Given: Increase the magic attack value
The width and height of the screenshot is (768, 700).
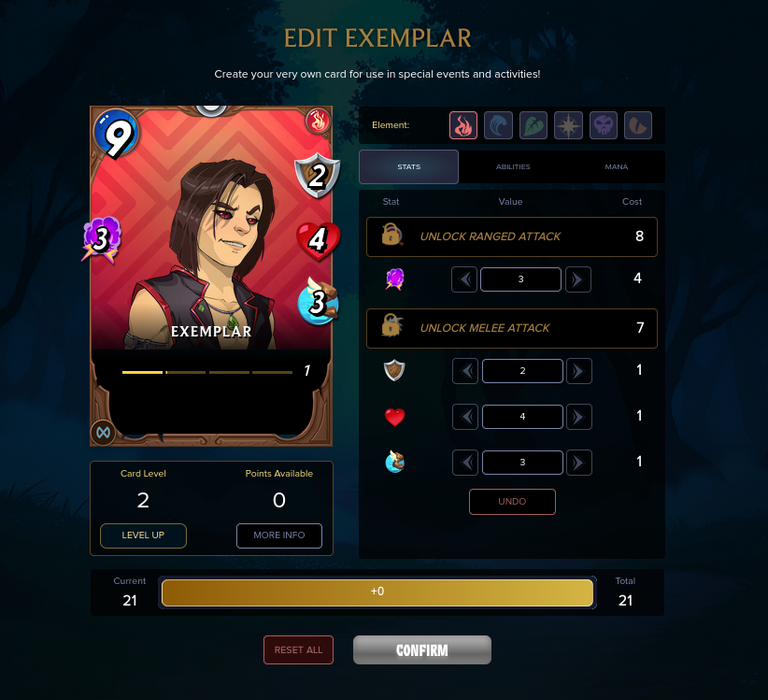Looking at the screenshot, I should point(578,279).
